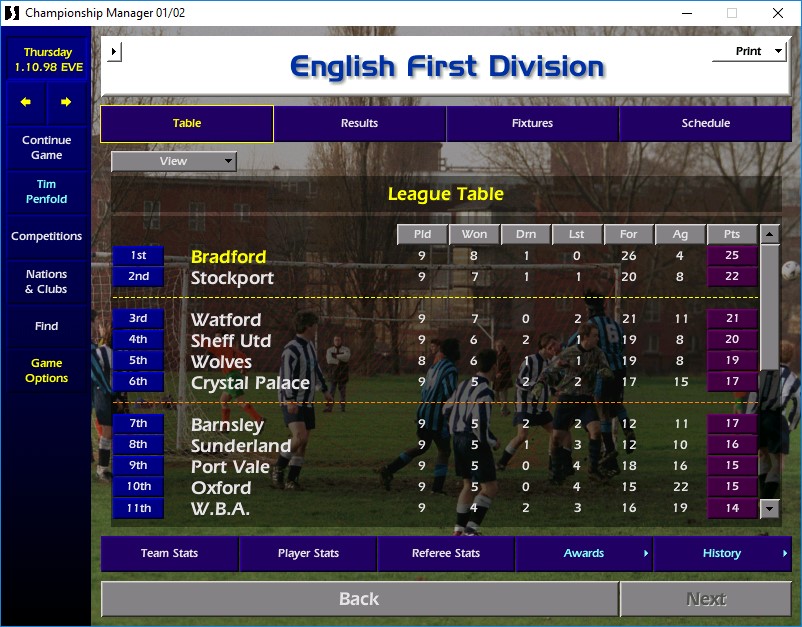
Task: Close the Championship Manager window
Action: (x=778, y=13)
